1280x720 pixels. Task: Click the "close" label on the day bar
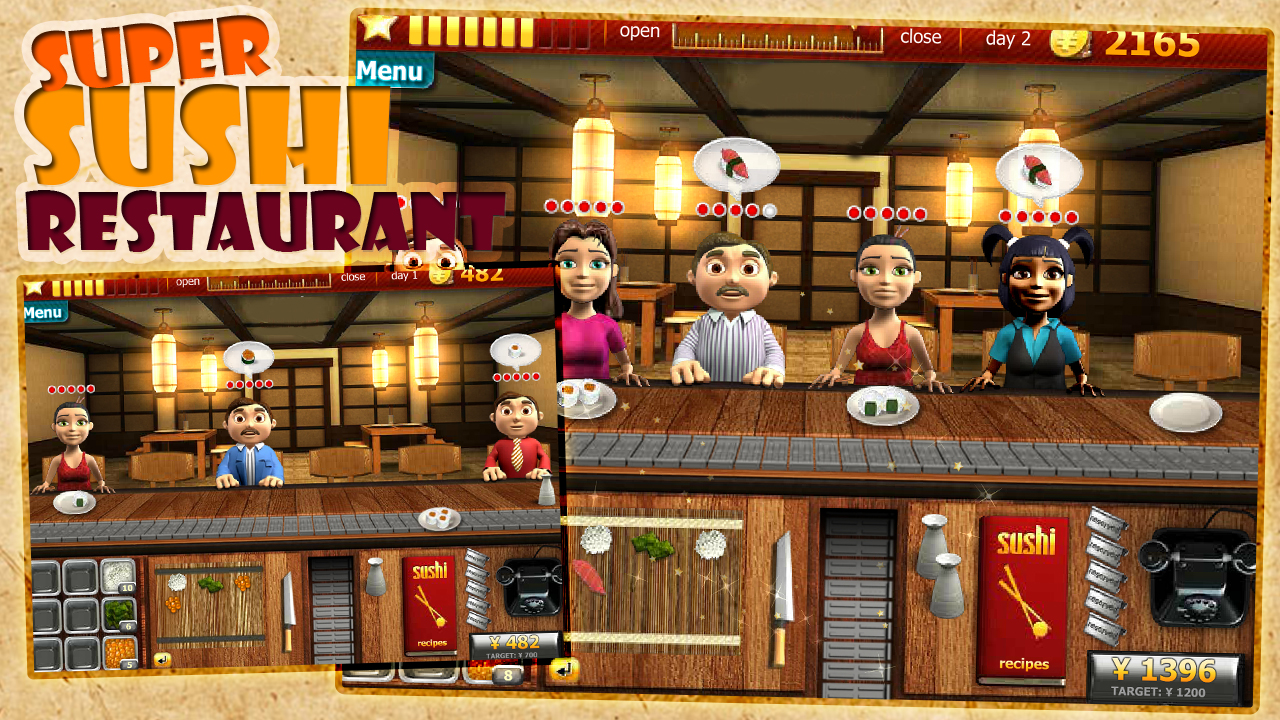921,37
